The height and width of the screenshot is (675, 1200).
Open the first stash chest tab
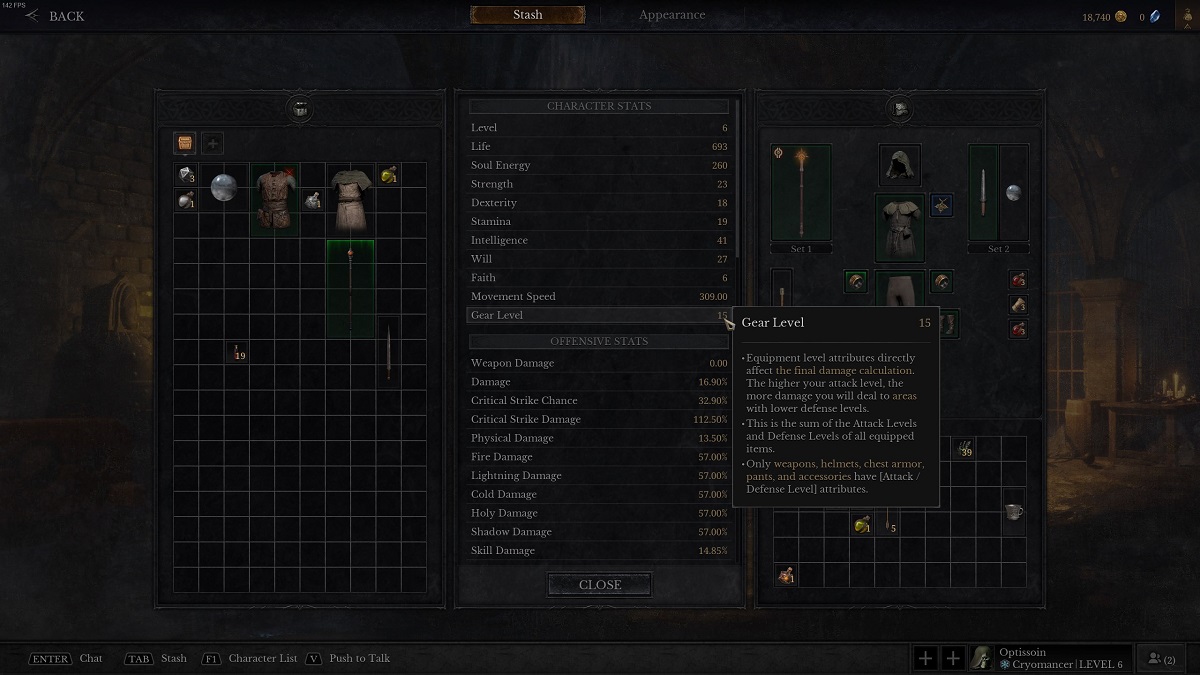(x=185, y=143)
